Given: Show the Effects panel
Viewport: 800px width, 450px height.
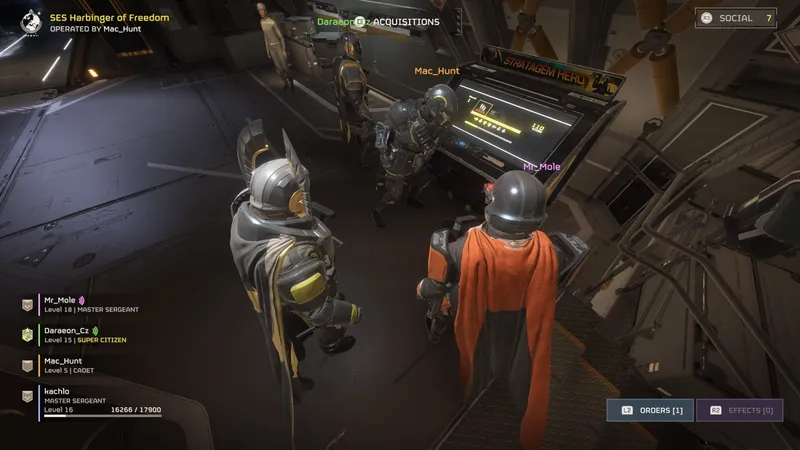Looking at the screenshot, I should (740, 410).
